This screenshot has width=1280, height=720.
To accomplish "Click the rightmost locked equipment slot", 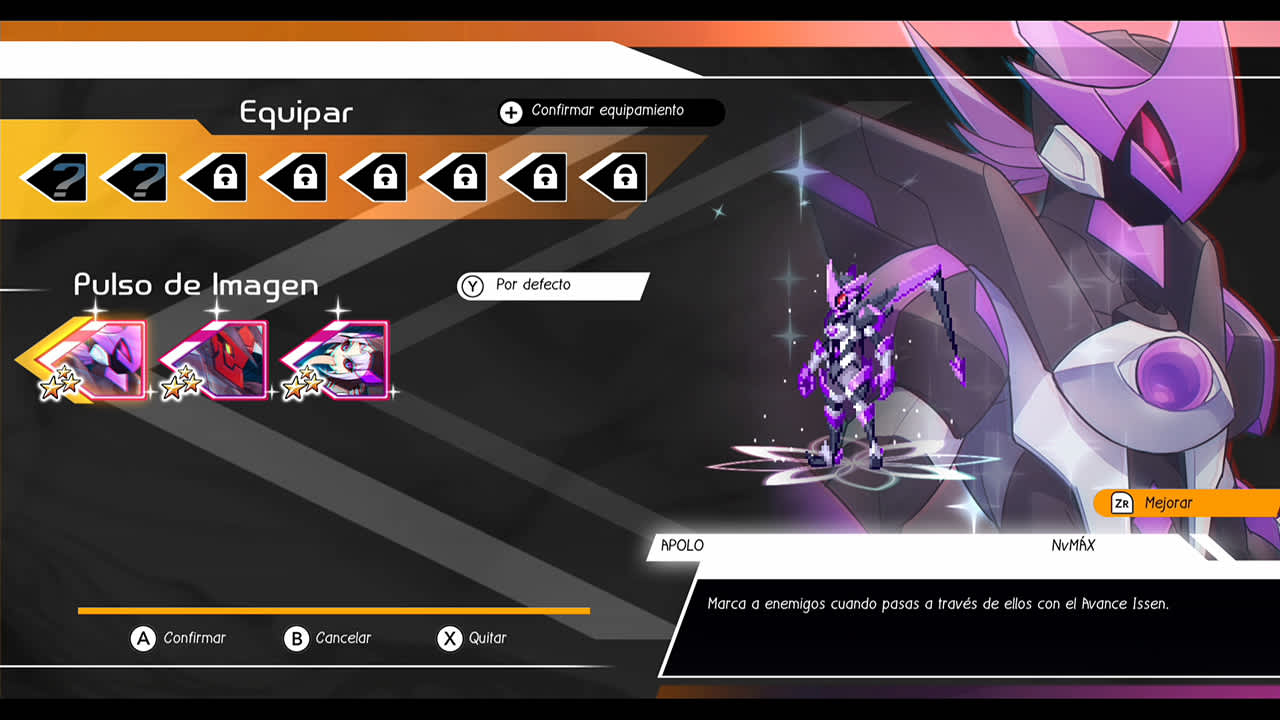I will coord(620,177).
